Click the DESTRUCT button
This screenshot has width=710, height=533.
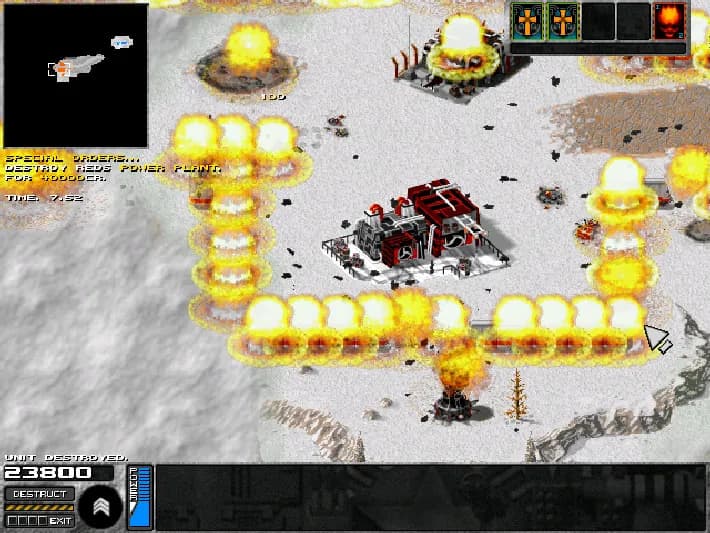click(x=39, y=494)
